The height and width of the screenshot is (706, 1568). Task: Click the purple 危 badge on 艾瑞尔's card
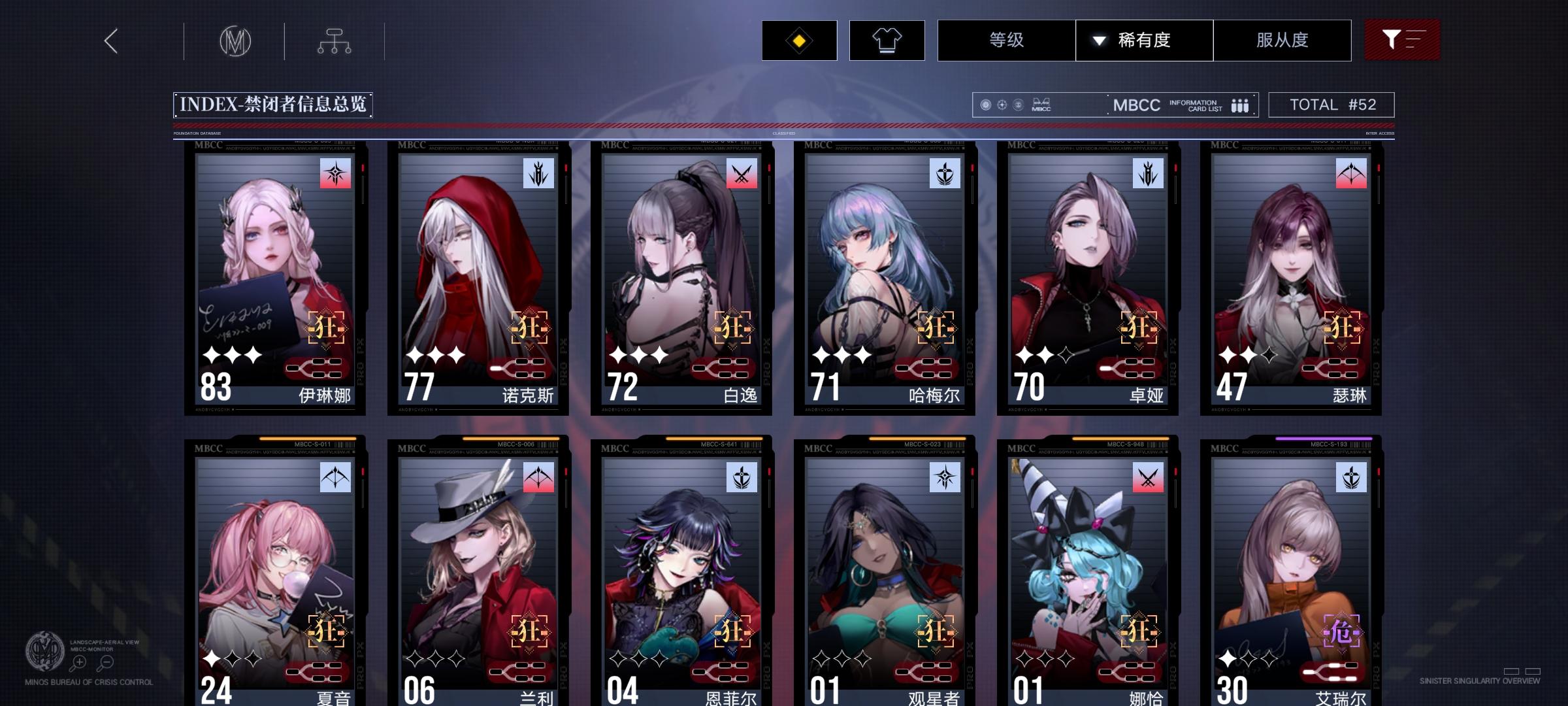click(x=1343, y=632)
